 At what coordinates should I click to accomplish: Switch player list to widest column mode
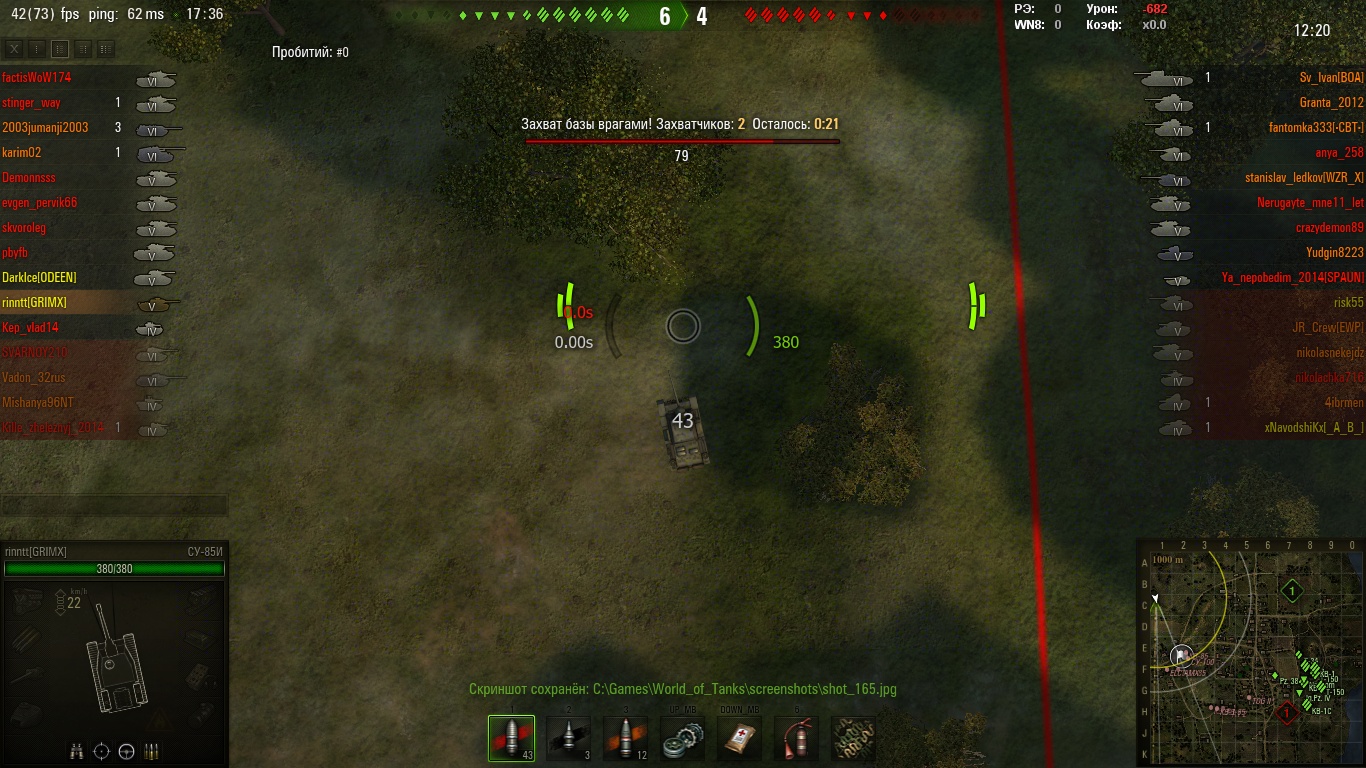pos(106,49)
